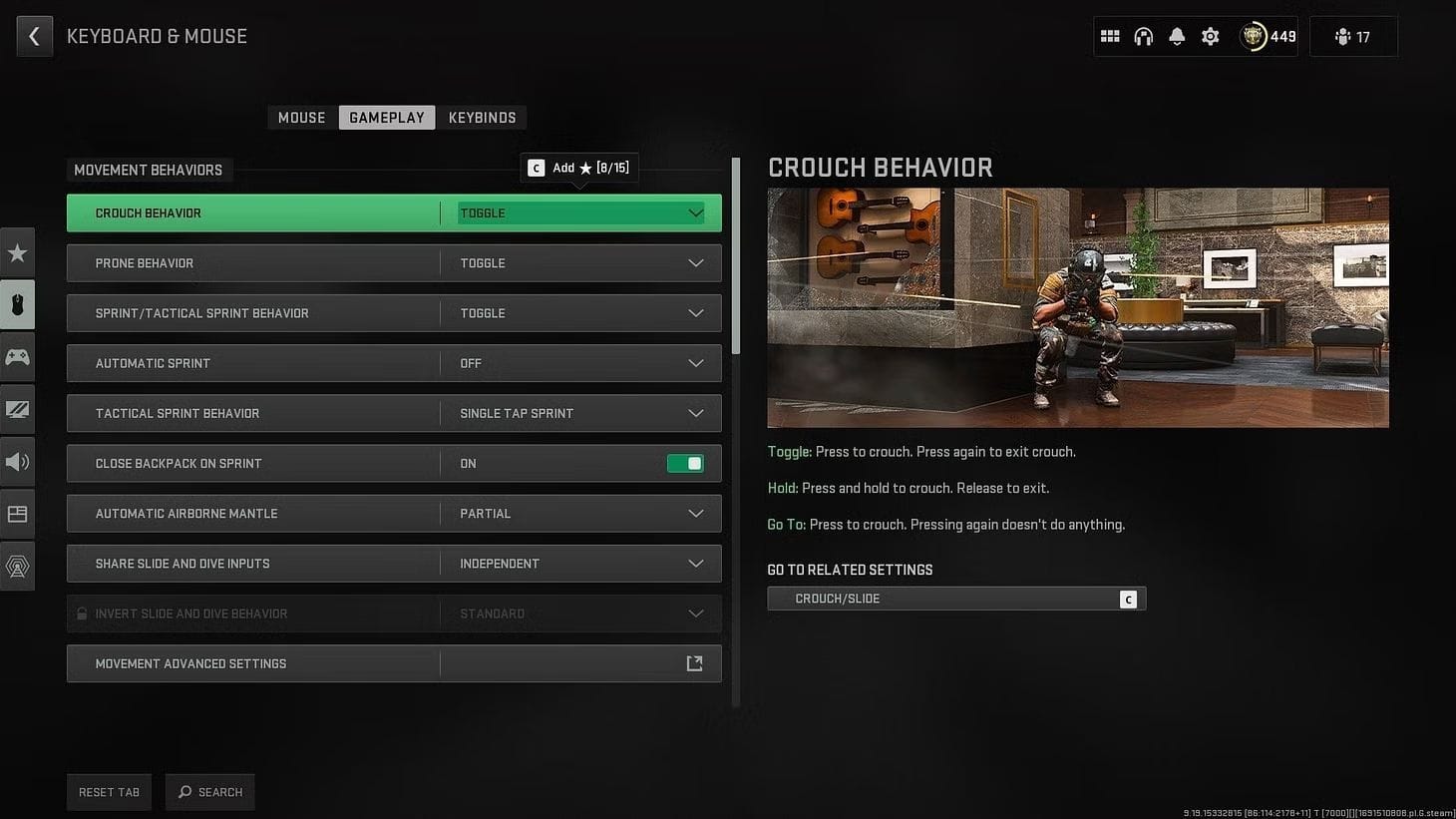The image size is (1456, 819).
Task: Open Movement Advanced Settings
Action: coord(394,663)
